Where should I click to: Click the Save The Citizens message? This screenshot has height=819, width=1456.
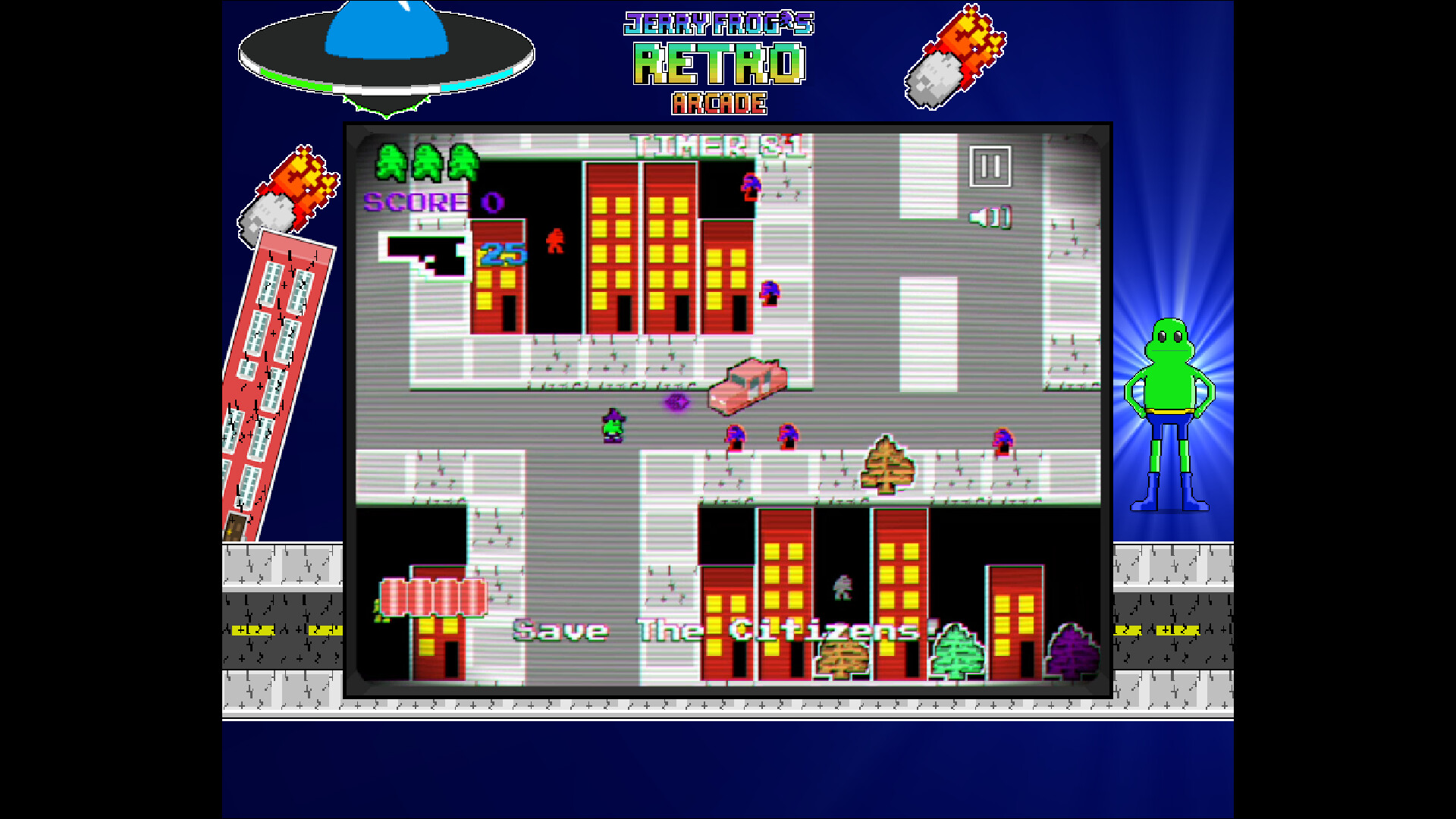[720, 629]
